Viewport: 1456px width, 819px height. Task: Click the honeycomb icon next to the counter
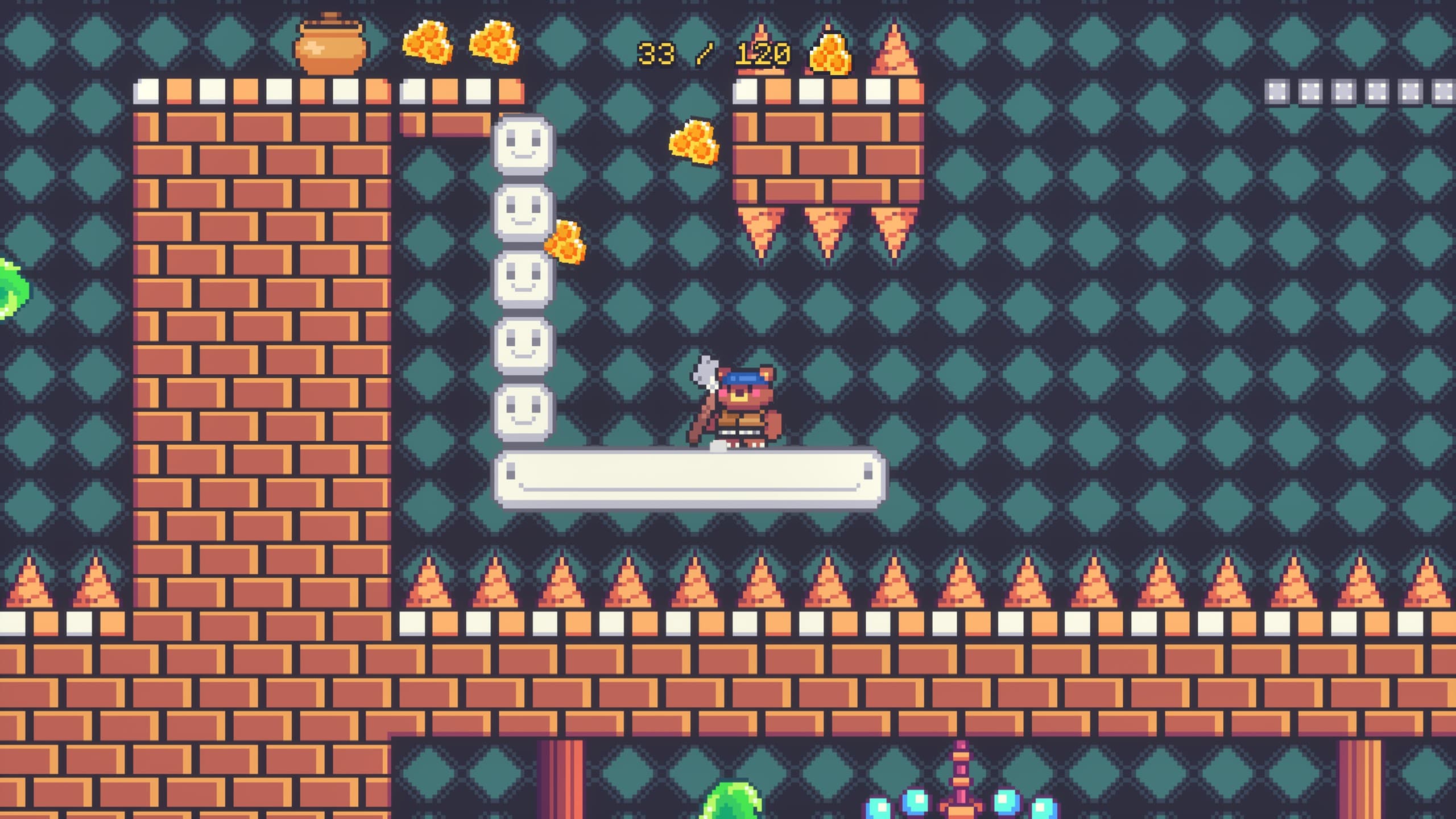829,54
